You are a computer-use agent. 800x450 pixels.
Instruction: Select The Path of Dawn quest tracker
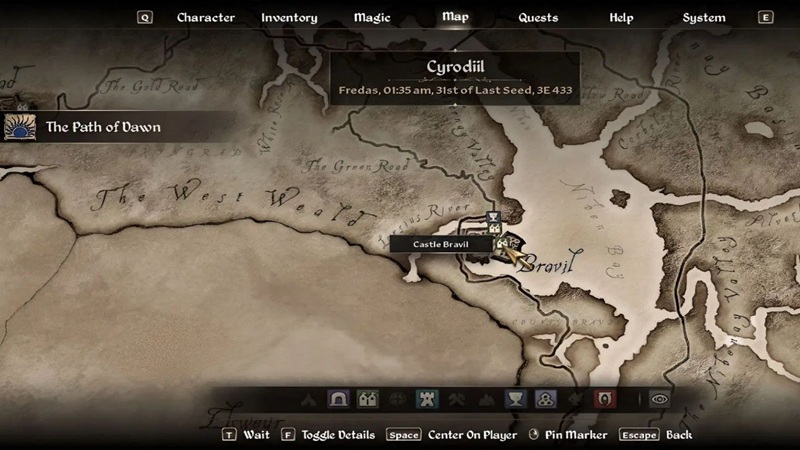(x=103, y=127)
